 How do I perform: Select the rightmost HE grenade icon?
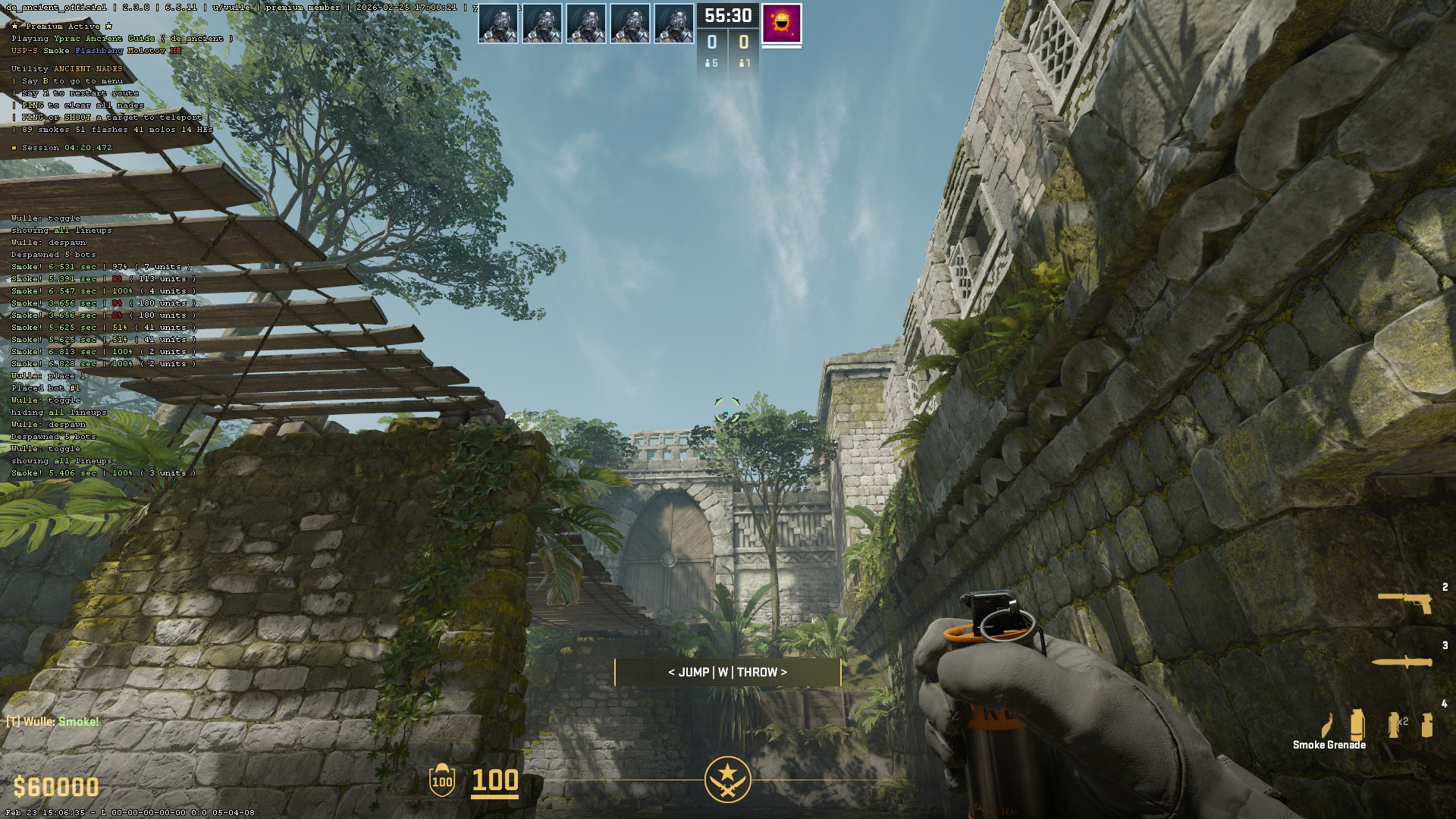click(x=1425, y=726)
